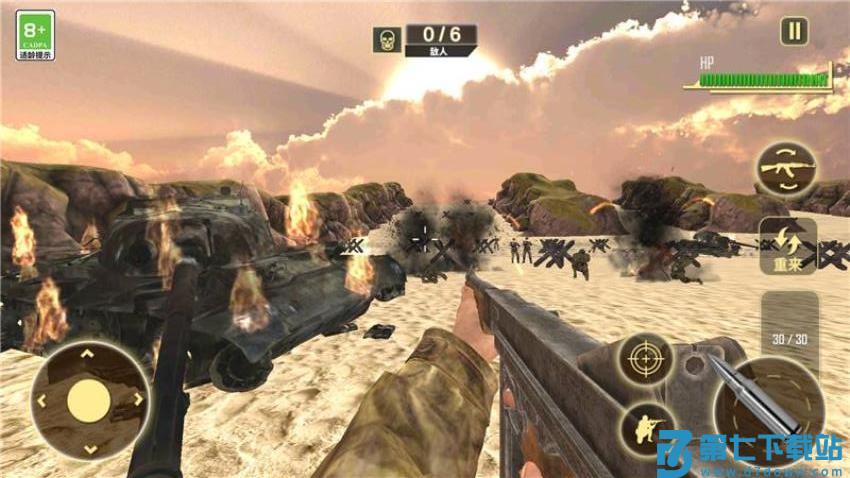Pause the game with the pause button
This screenshot has width=850, height=478.
794,31
